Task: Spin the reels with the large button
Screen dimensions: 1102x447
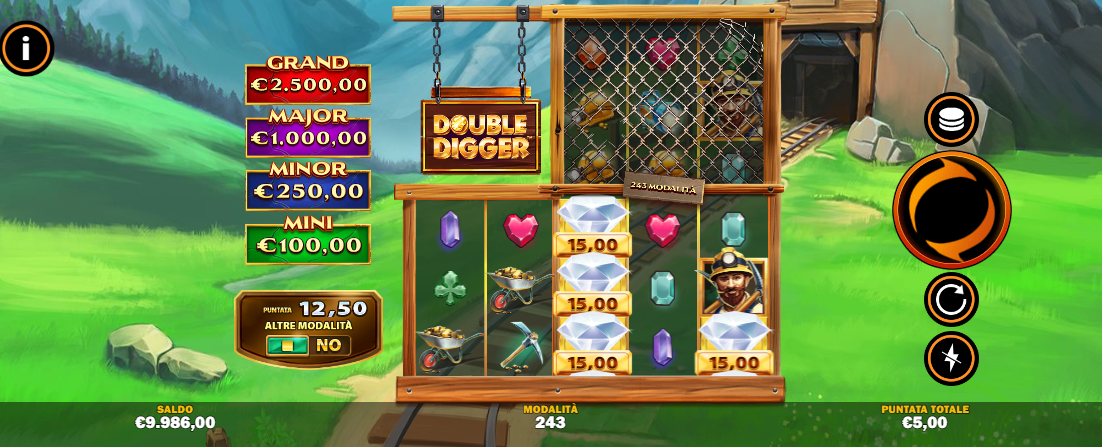Action: click(x=951, y=210)
